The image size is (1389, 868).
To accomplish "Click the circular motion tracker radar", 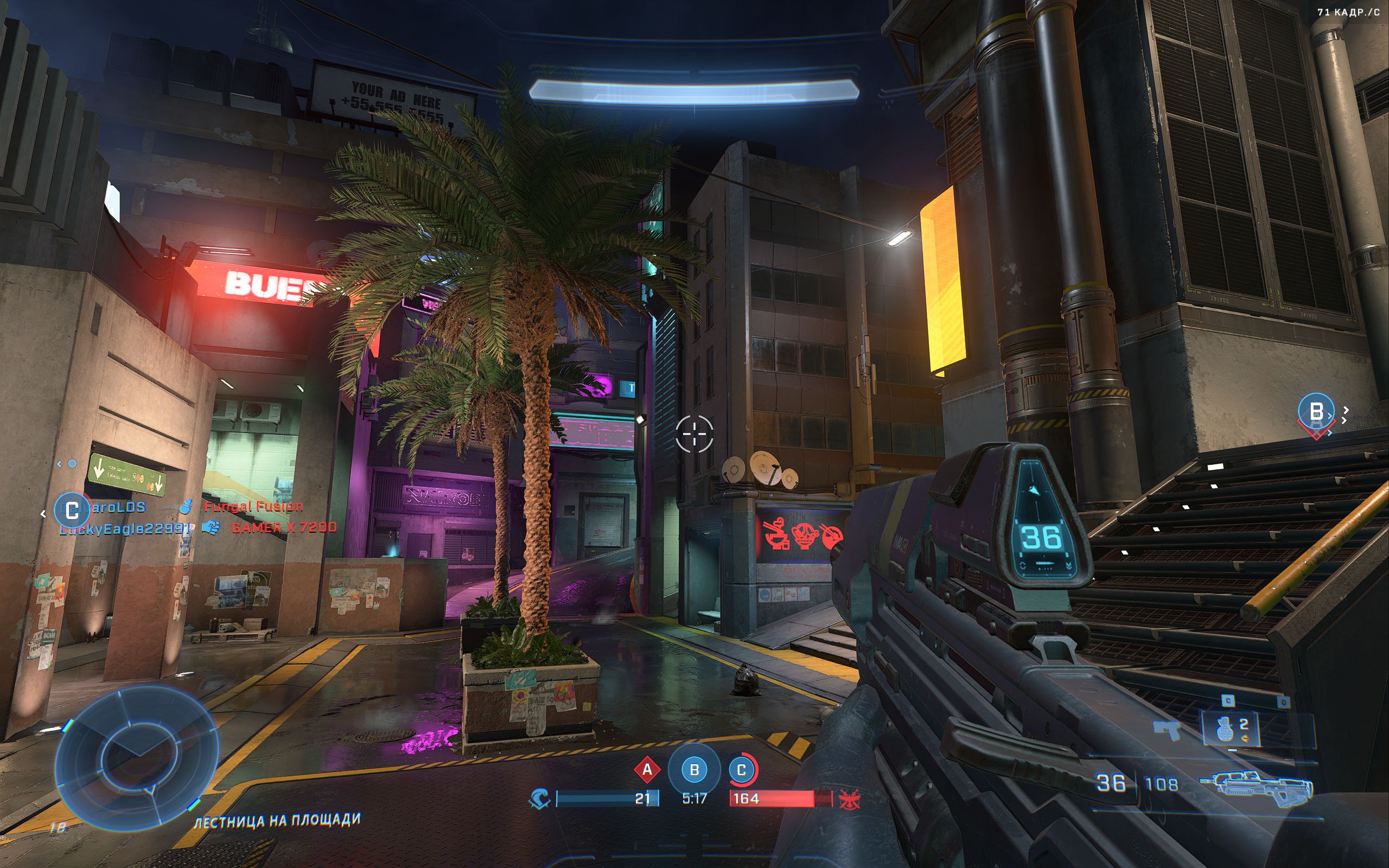I will tap(137, 758).
